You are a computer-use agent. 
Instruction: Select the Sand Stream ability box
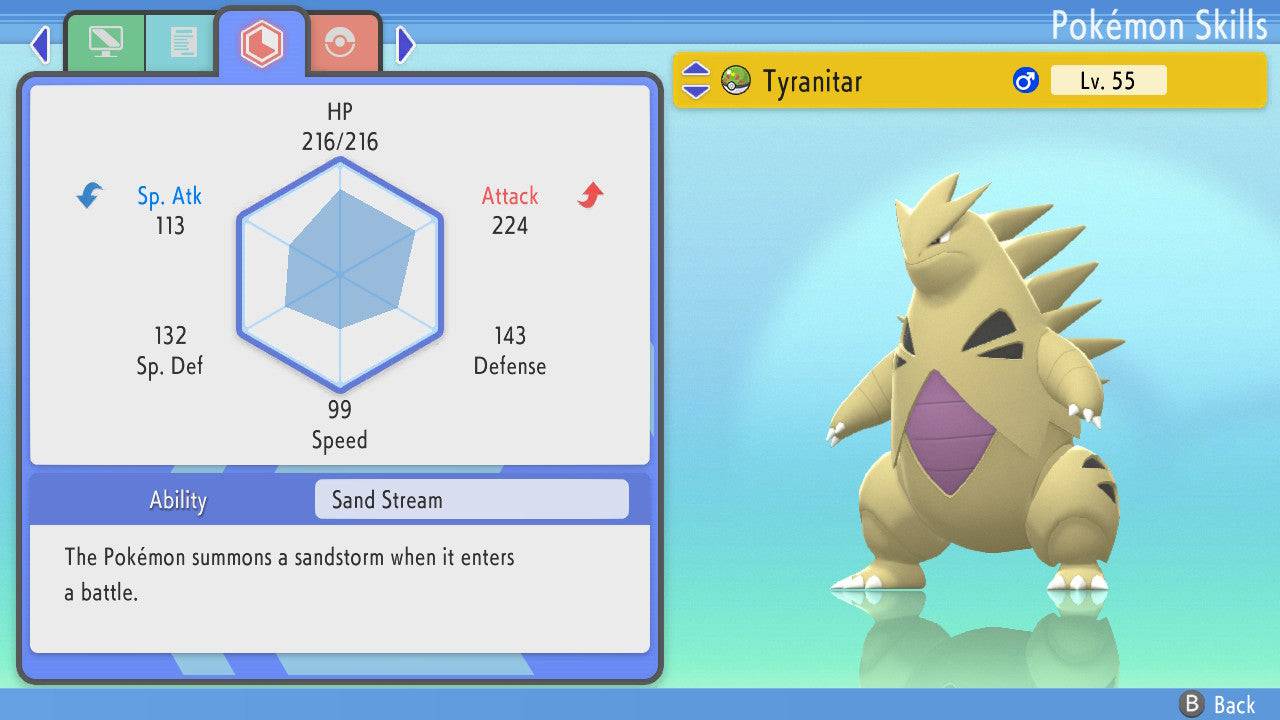click(471, 500)
